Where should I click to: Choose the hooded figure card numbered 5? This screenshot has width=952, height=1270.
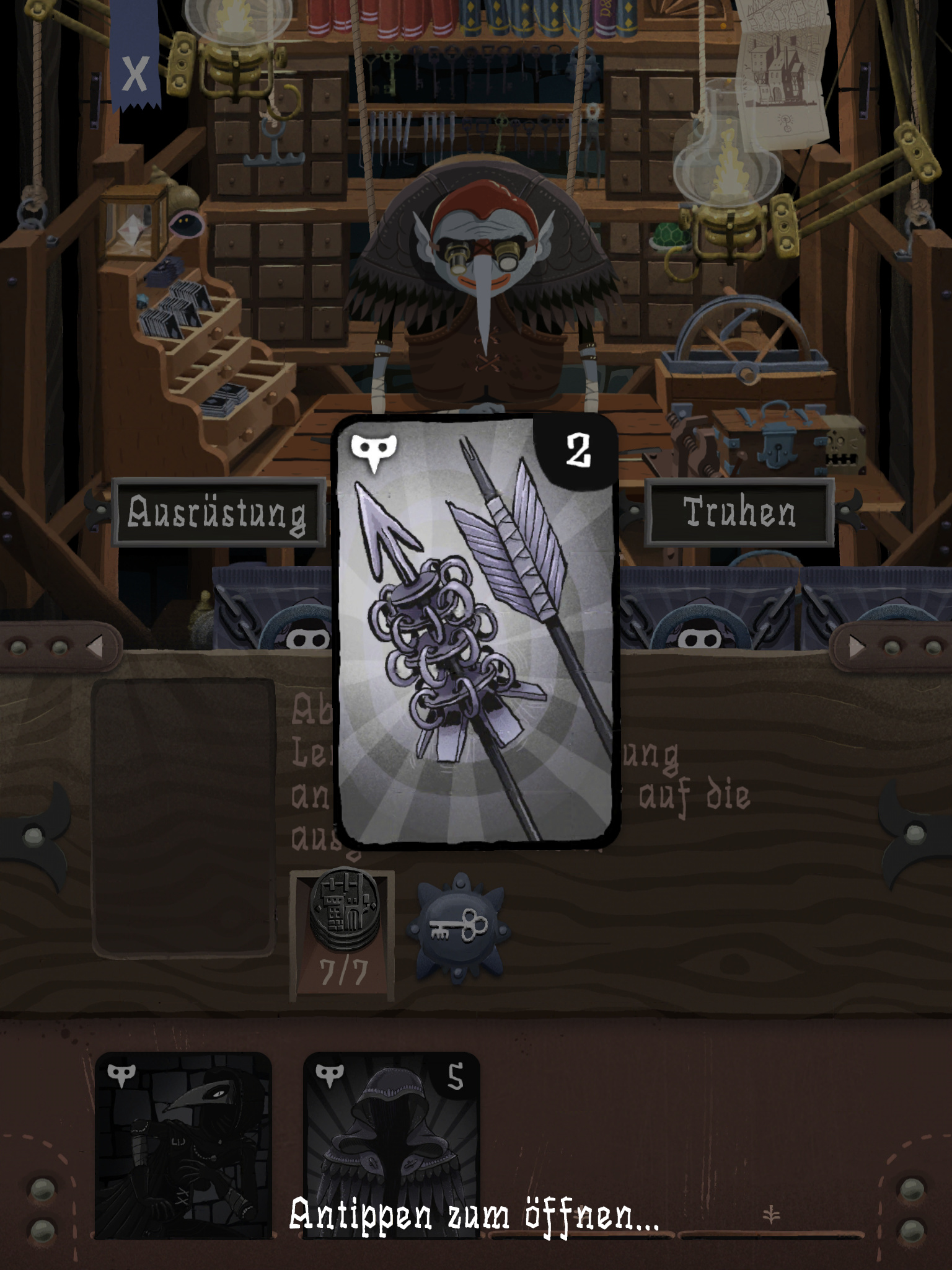[392, 1144]
